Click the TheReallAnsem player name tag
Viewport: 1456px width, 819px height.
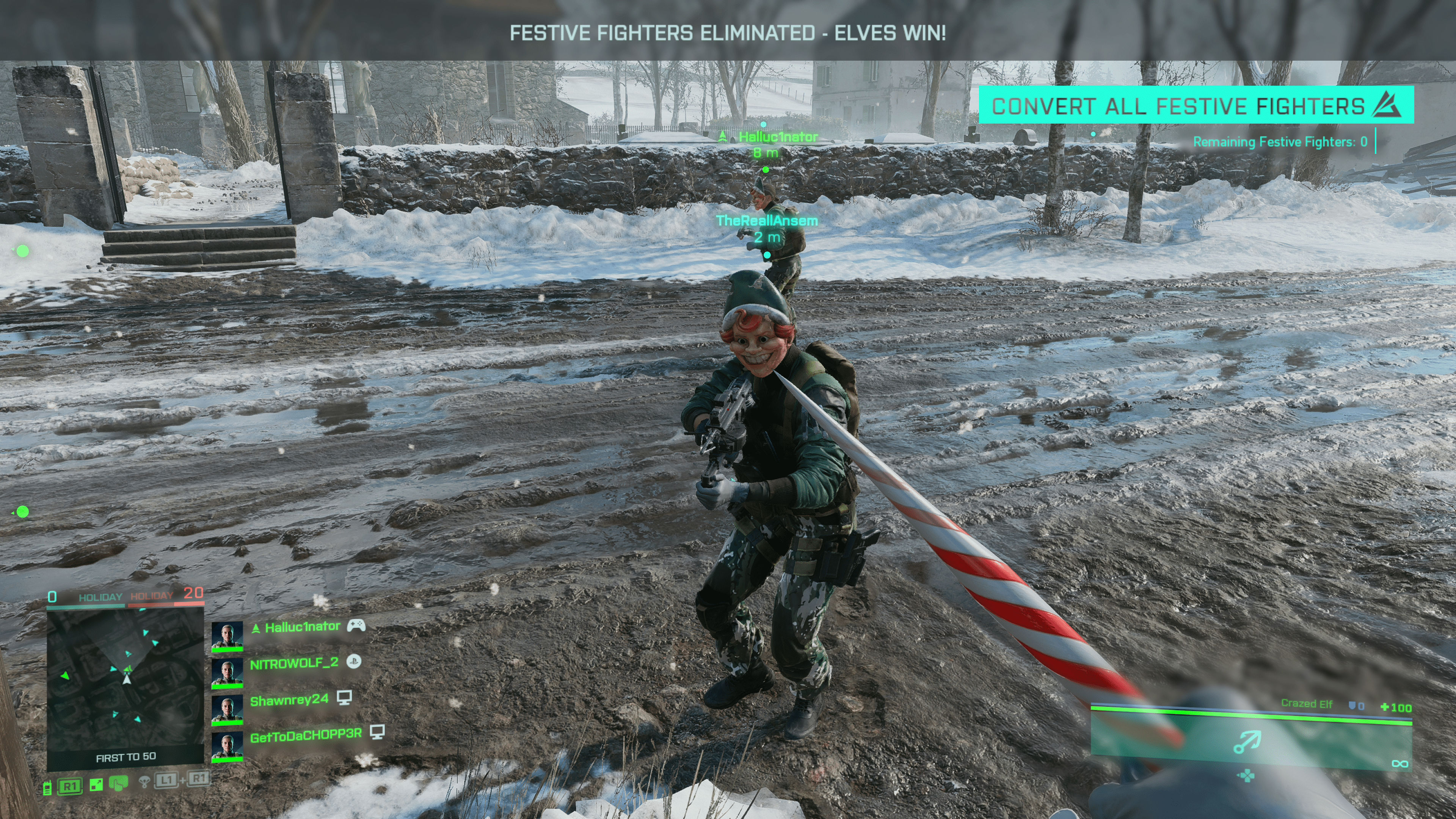766,221
